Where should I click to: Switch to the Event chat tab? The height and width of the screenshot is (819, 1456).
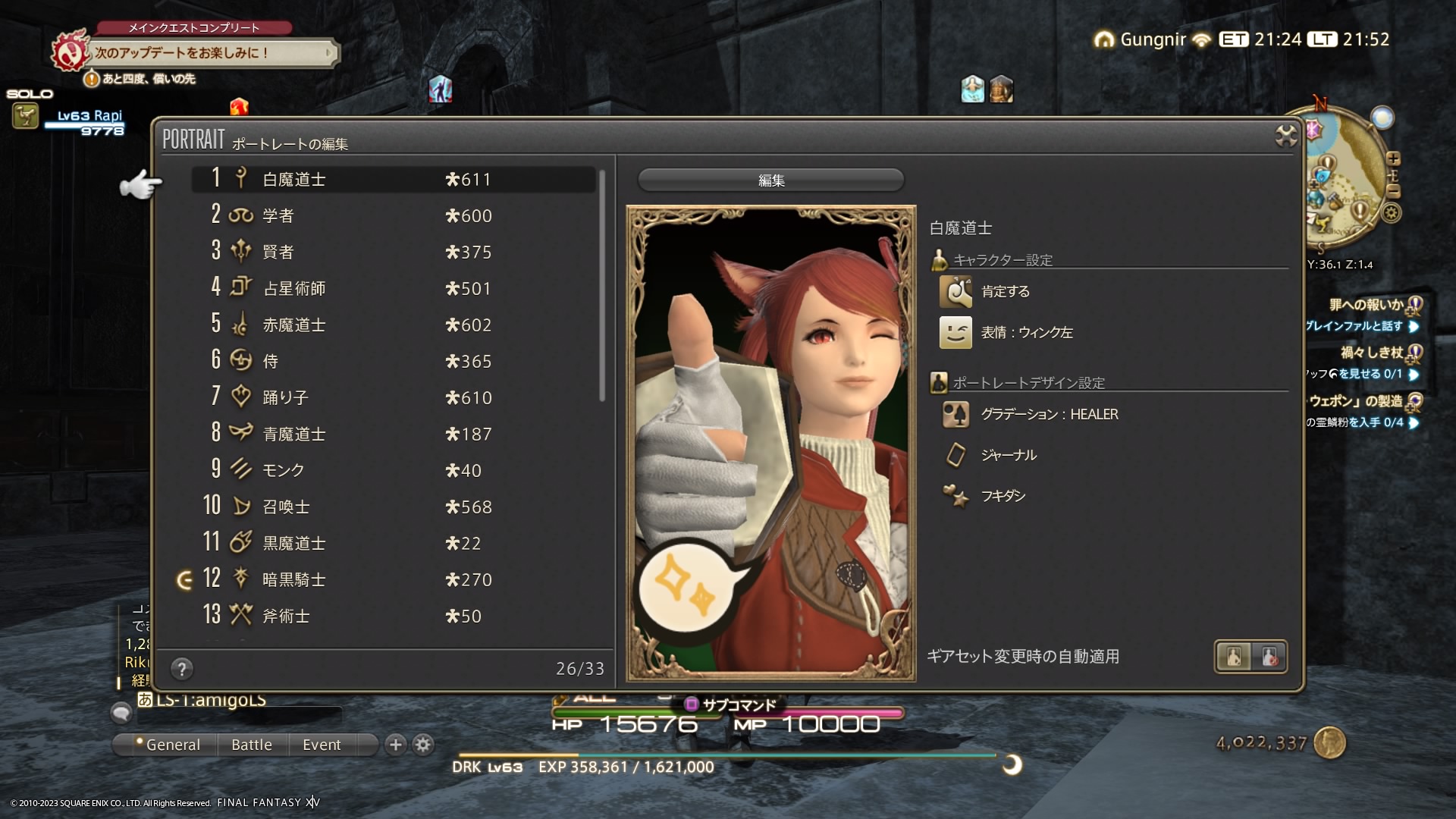click(x=322, y=745)
